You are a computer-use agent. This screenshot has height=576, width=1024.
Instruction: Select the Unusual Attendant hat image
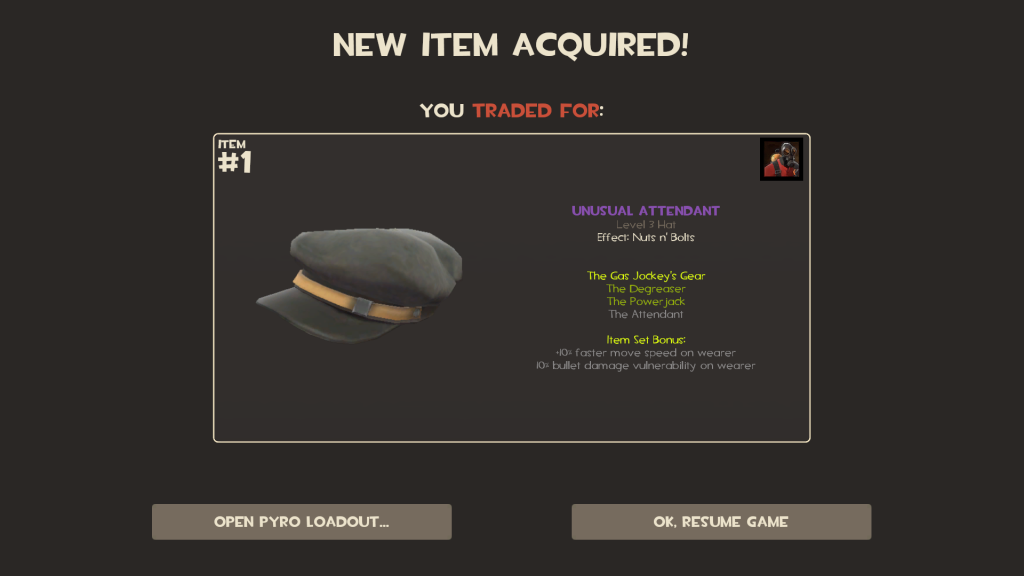click(360, 283)
